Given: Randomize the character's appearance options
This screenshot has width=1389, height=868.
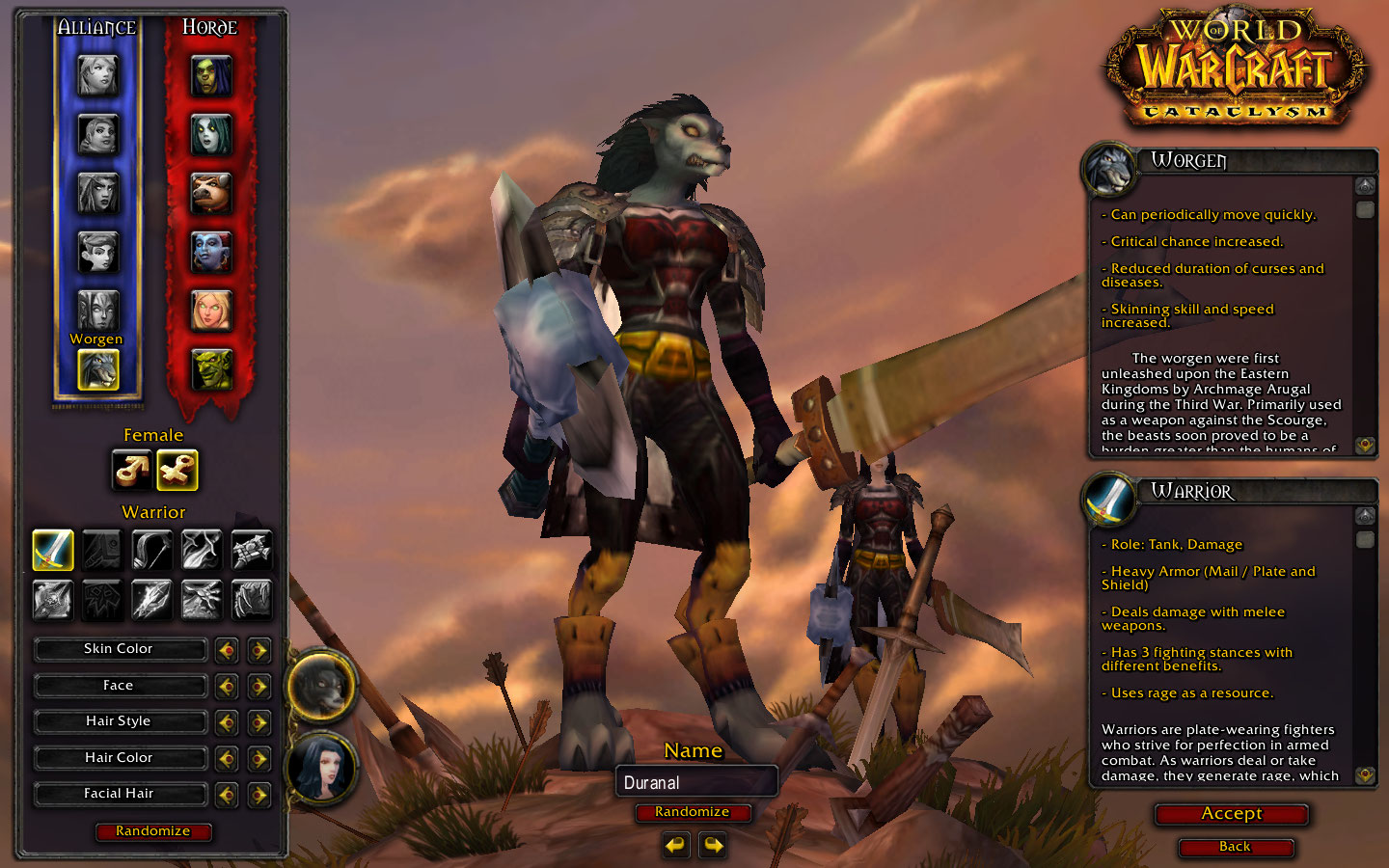Looking at the screenshot, I should [152, 831].
